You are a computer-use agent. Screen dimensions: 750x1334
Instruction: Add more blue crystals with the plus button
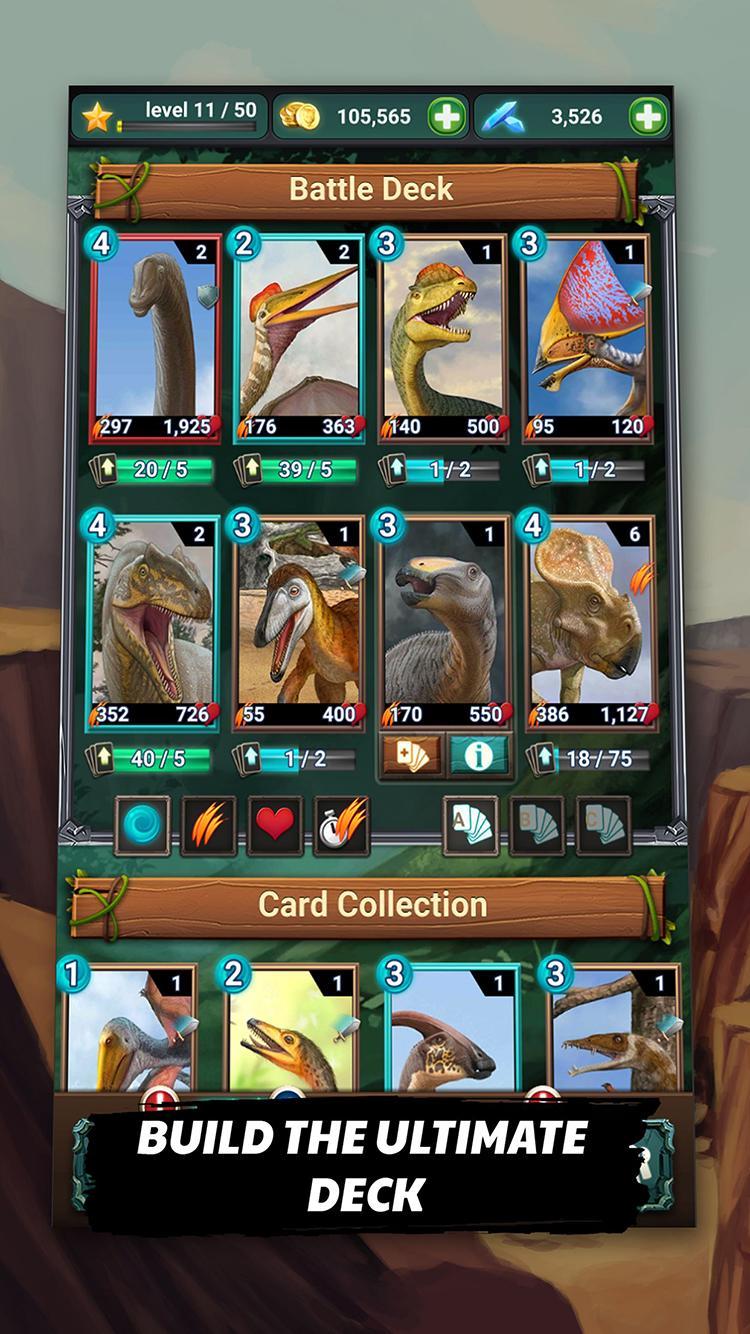click(x=647, y=117)
